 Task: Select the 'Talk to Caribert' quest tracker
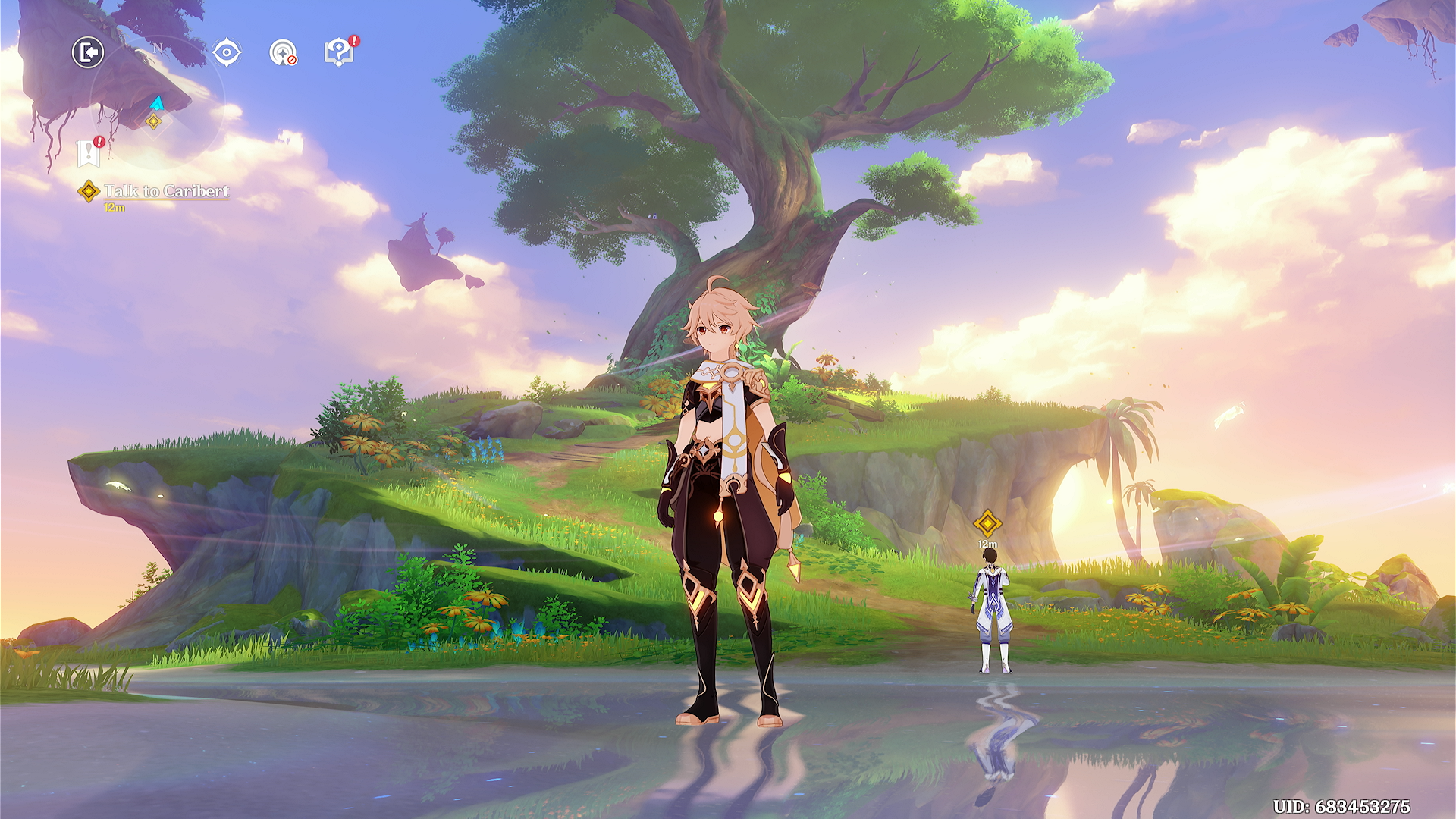click(x=165, y=191)
